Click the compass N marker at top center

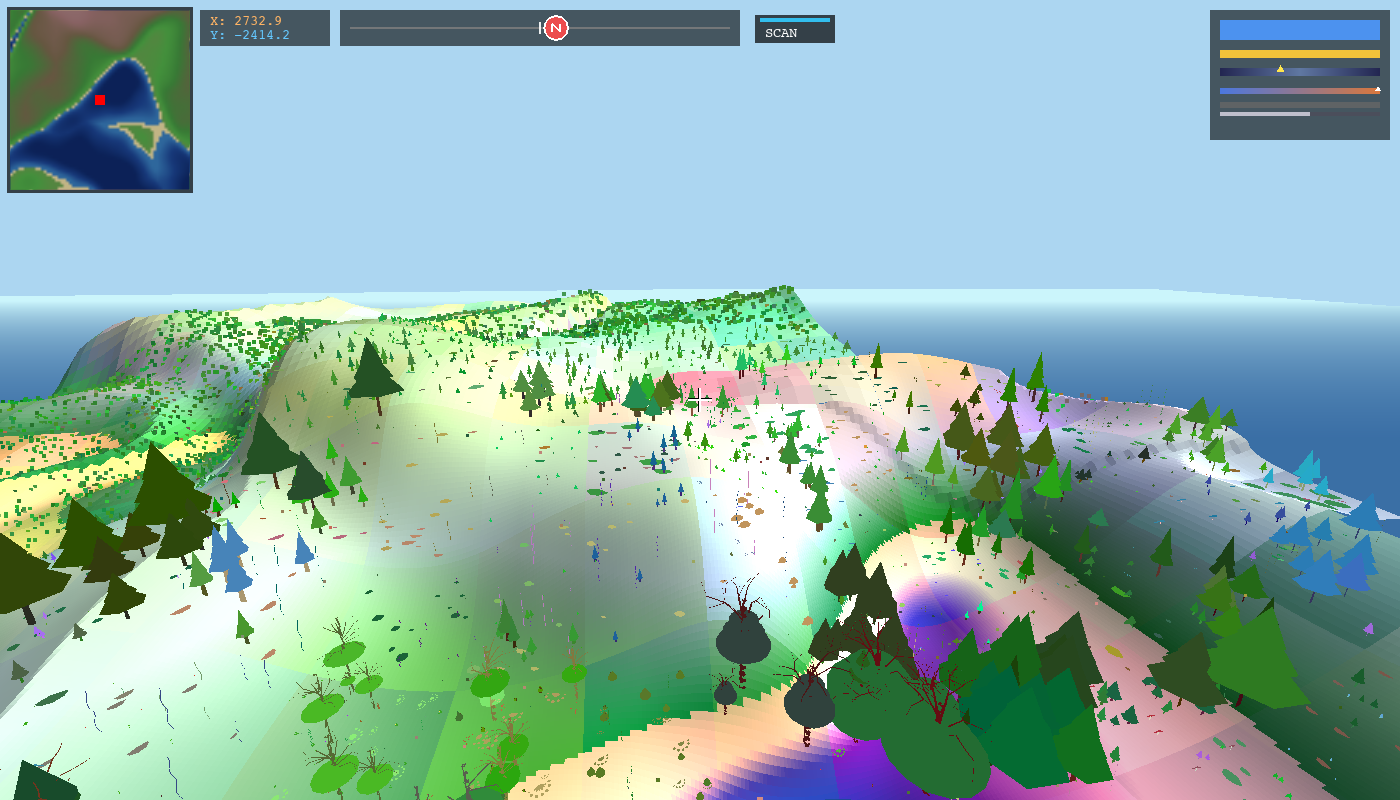[554, 28]
